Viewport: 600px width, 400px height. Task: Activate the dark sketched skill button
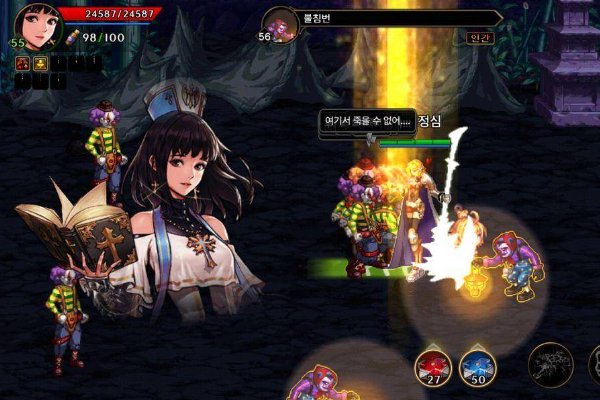point(550,365)
